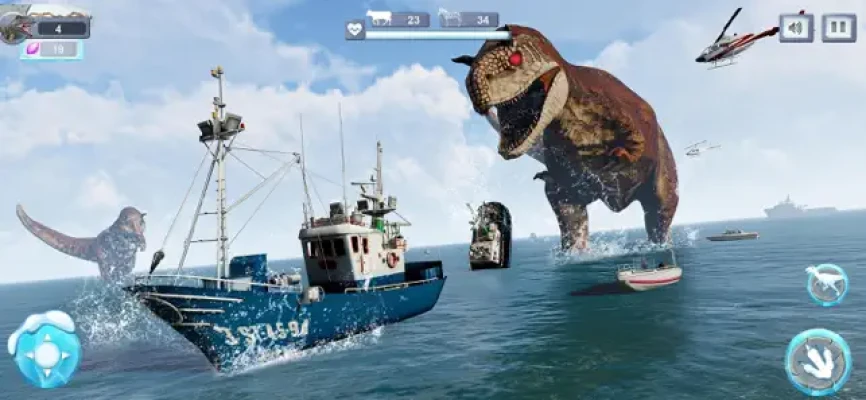Select the dinosaur portrait icon
This screenshot has height=400, width=866.
coord(16,25)
